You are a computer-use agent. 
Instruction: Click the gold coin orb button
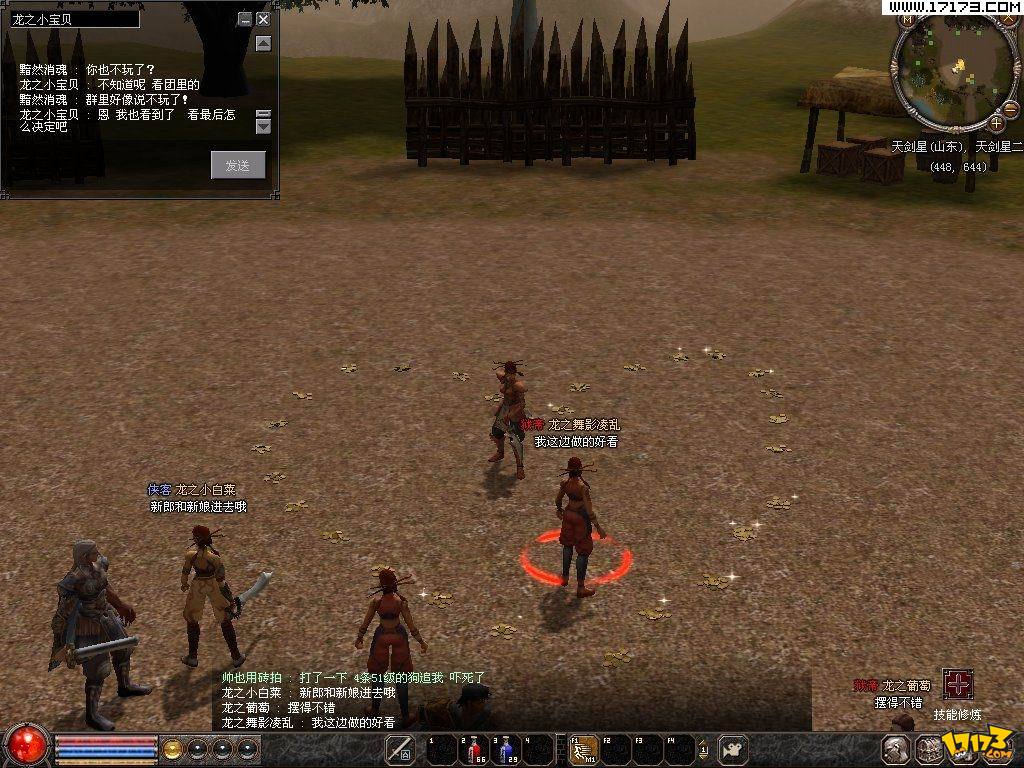coord(173,748)
